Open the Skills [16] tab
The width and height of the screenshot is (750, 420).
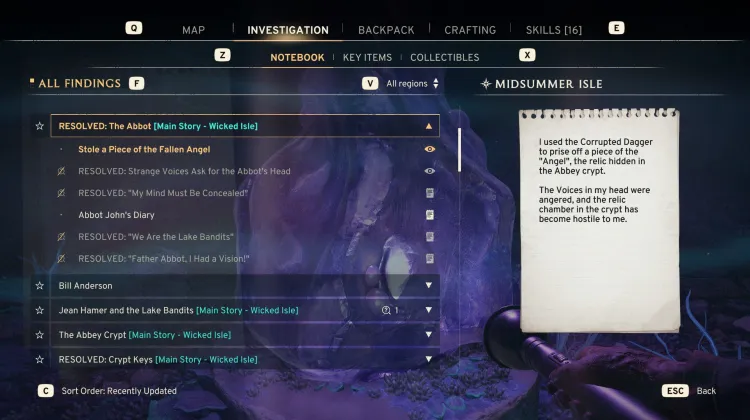(x=553, y=30)
